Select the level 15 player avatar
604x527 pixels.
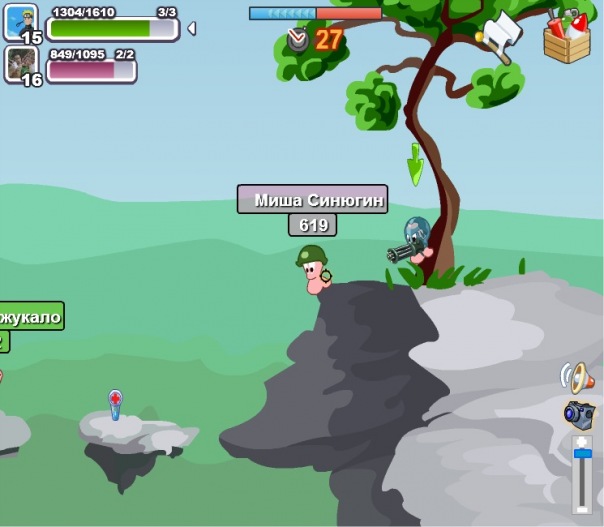pyautogui.click(x=20, y=24)
